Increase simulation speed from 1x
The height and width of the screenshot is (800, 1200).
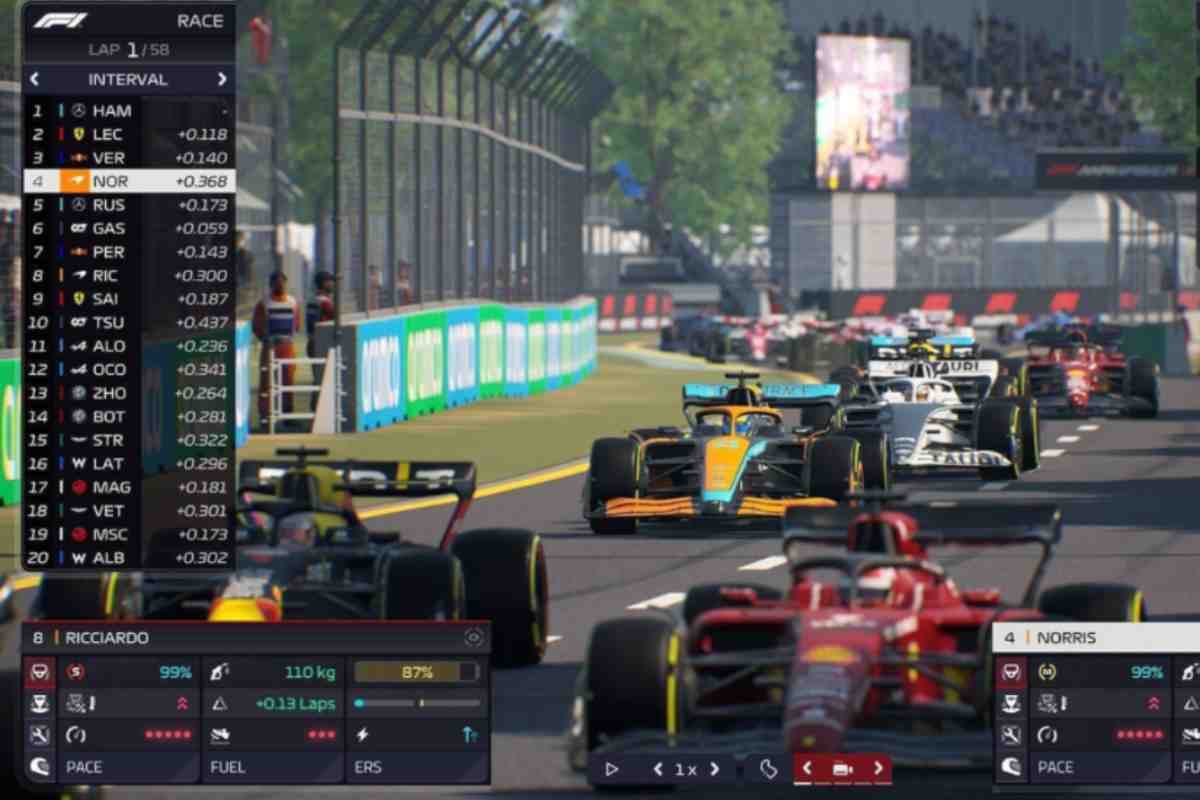click(x=714, y=769)
